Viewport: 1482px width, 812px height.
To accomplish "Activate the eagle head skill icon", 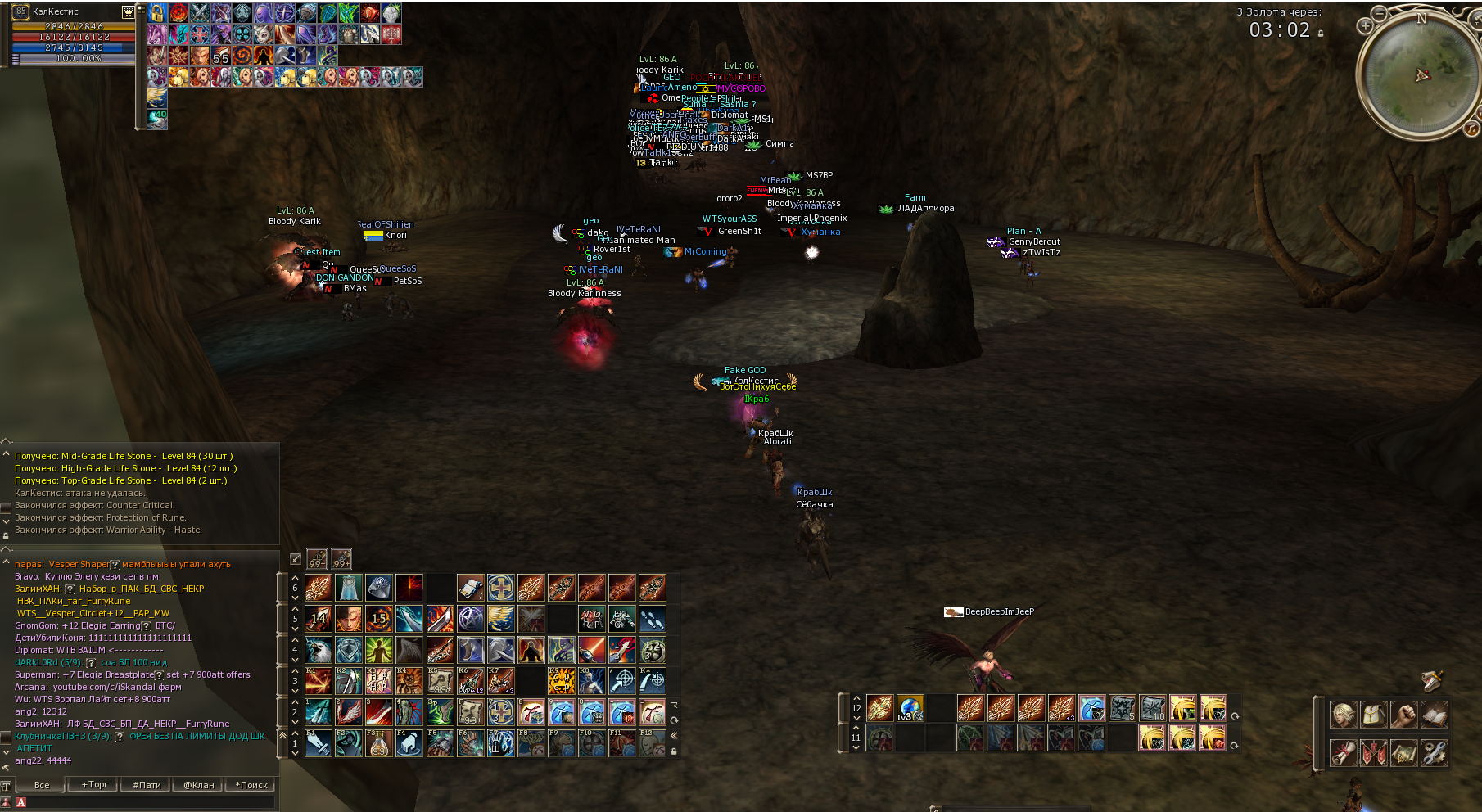I will [319, 650].
